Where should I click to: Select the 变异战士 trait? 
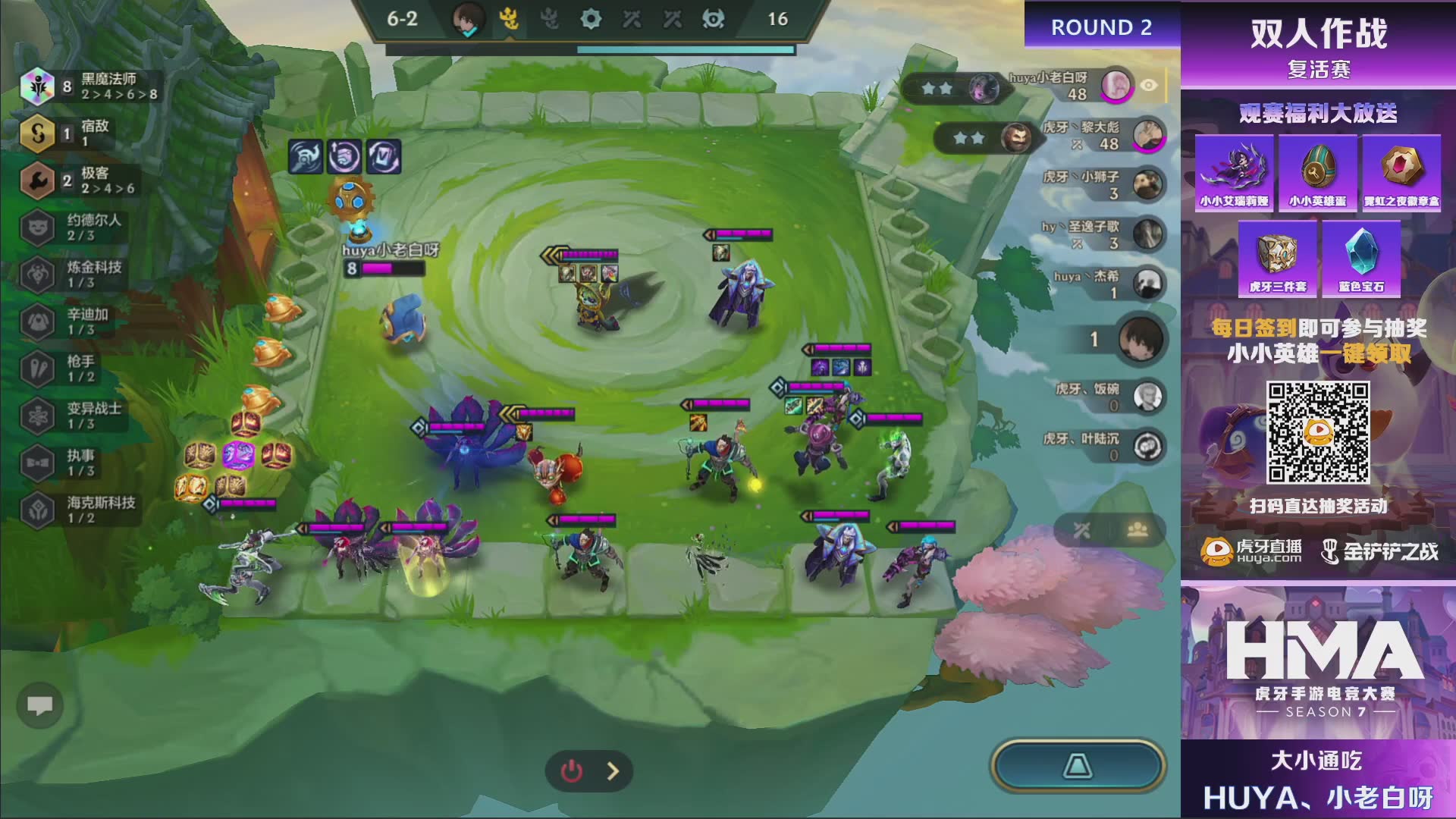pos(74,416)
